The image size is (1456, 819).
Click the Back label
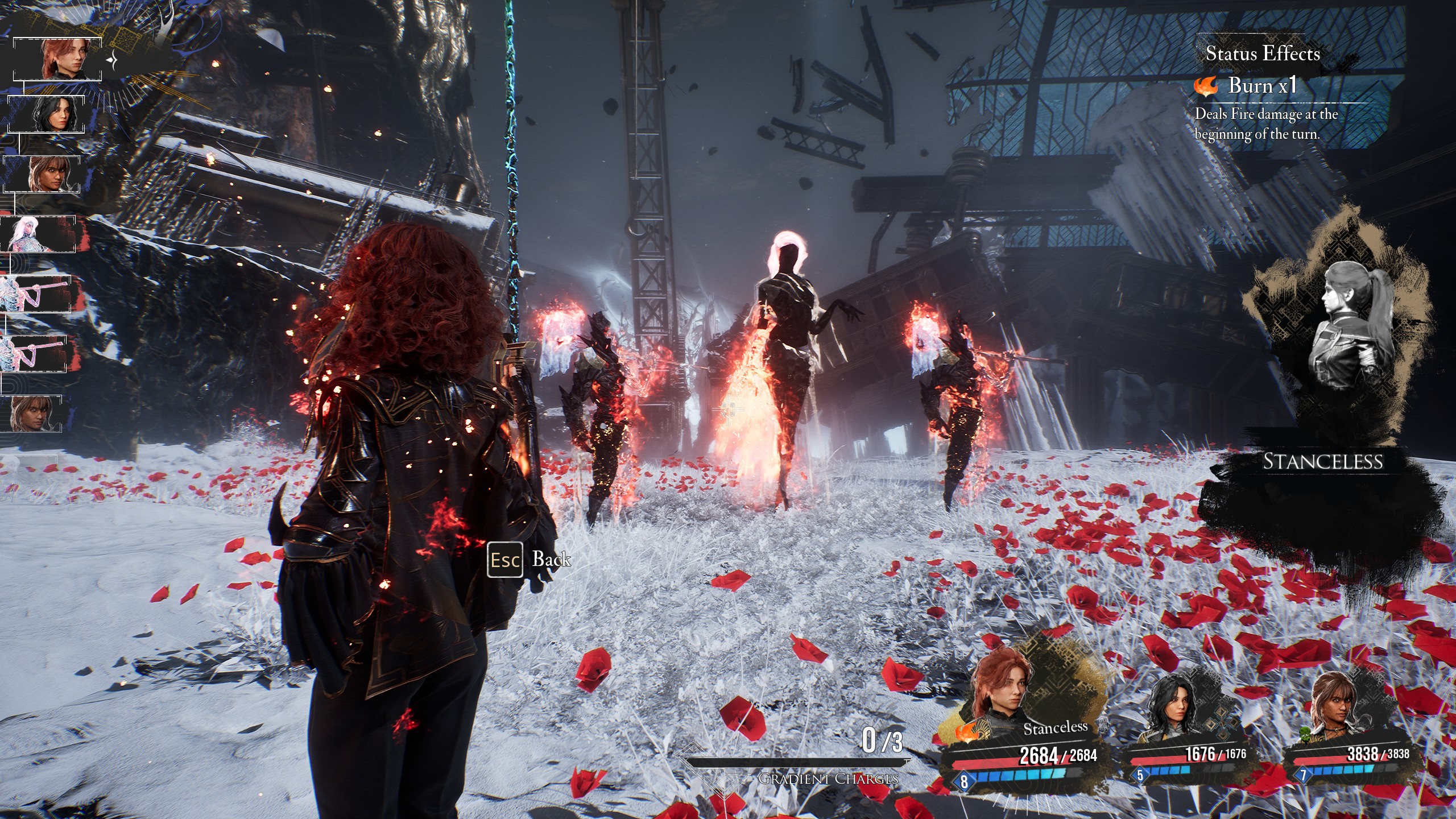pyautogui.click(x=551, y=560)
